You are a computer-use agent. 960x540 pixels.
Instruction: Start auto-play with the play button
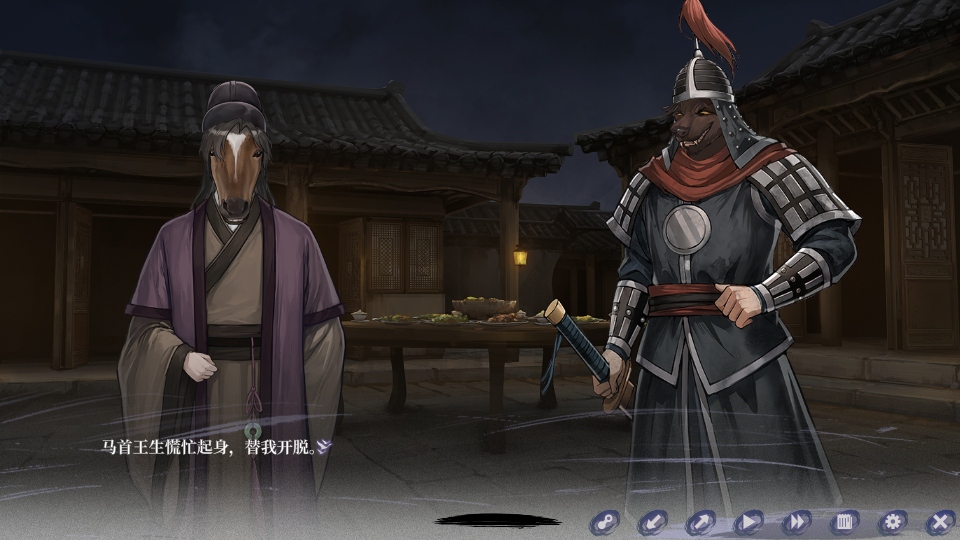tap(748, 521)
